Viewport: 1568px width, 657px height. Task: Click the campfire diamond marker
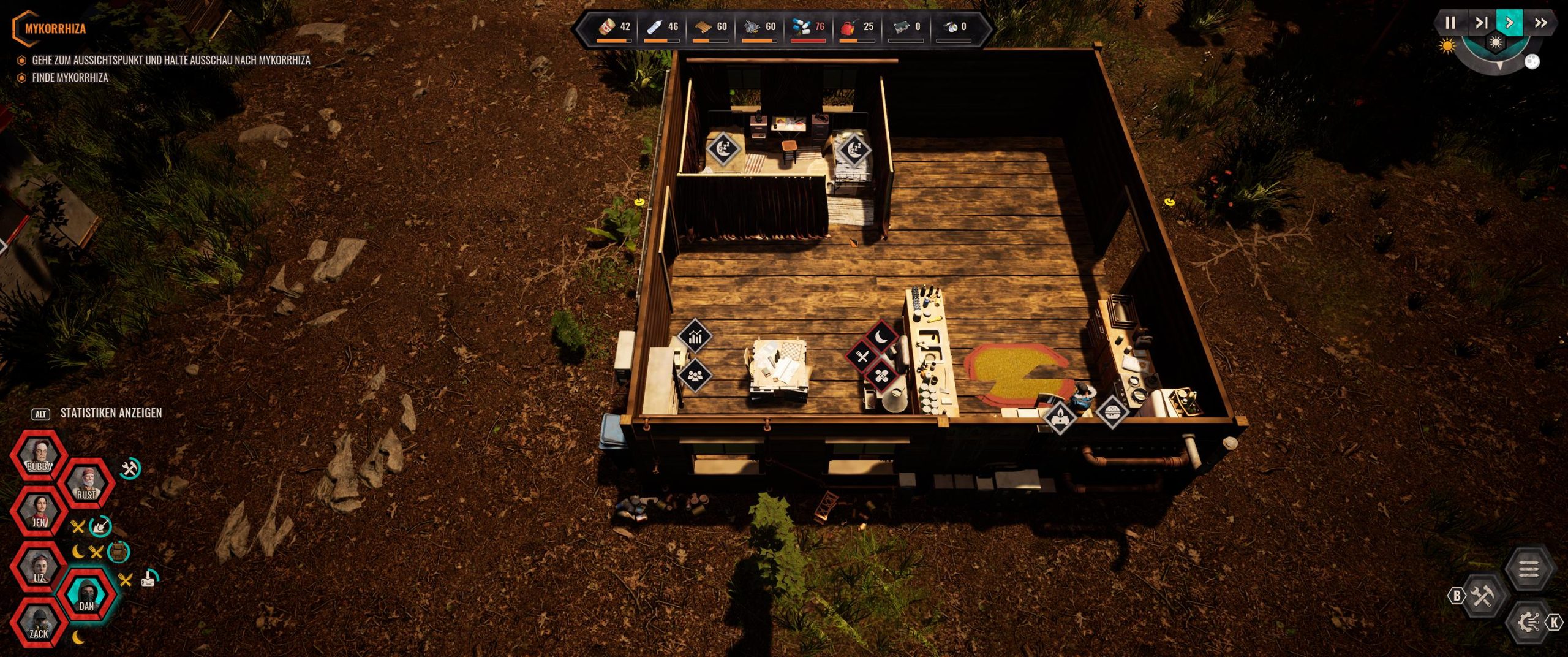(1060, 419)
